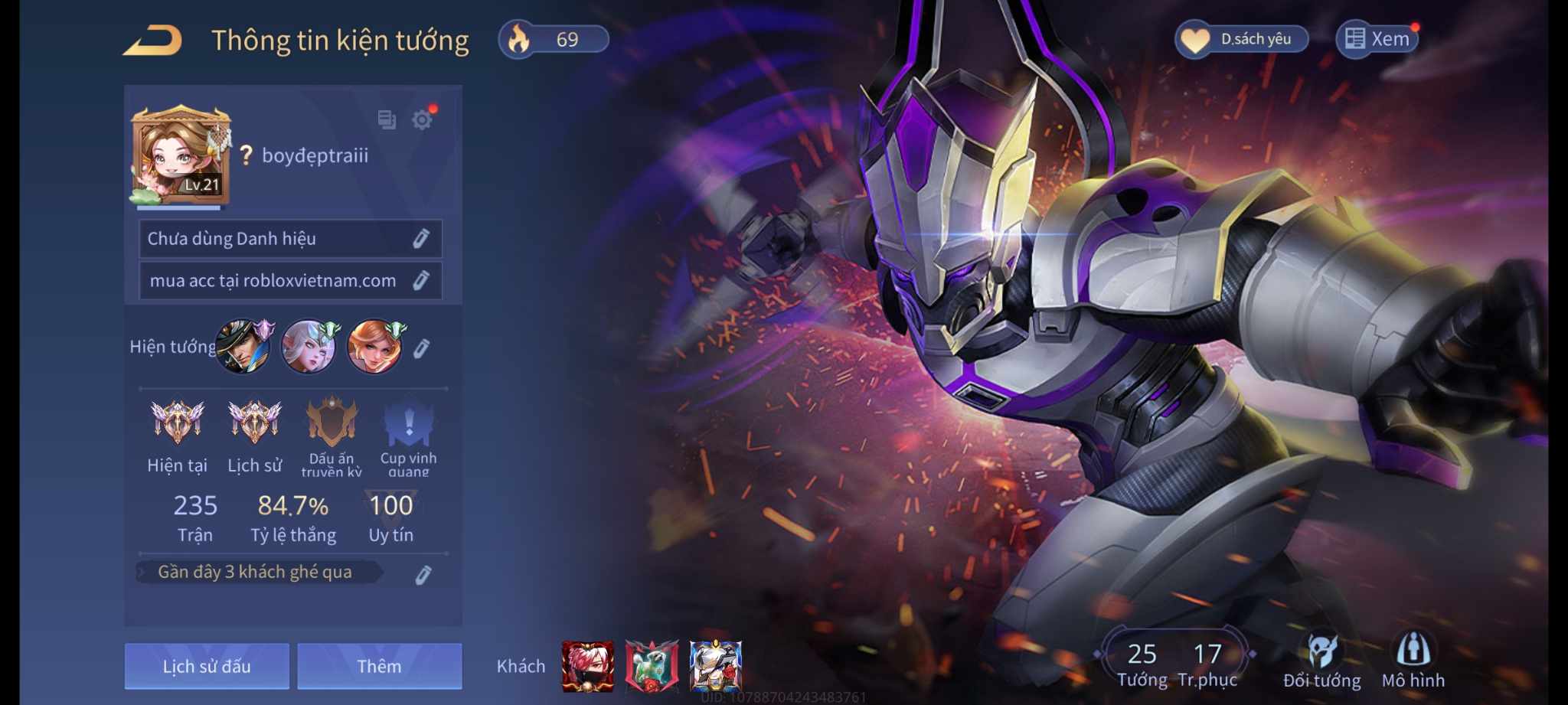Click the Xem button
This screenshot has height=705, width=1568.
(1377, 39)
